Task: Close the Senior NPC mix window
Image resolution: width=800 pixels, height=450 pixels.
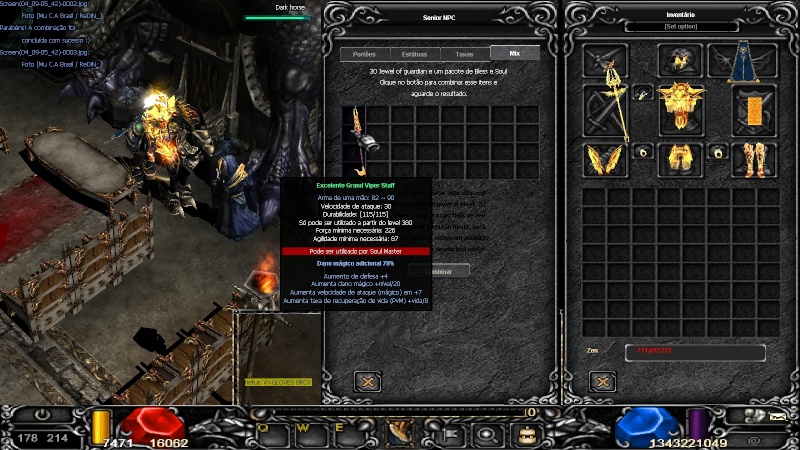Action: pyautogui.click(x=367, y=381)
